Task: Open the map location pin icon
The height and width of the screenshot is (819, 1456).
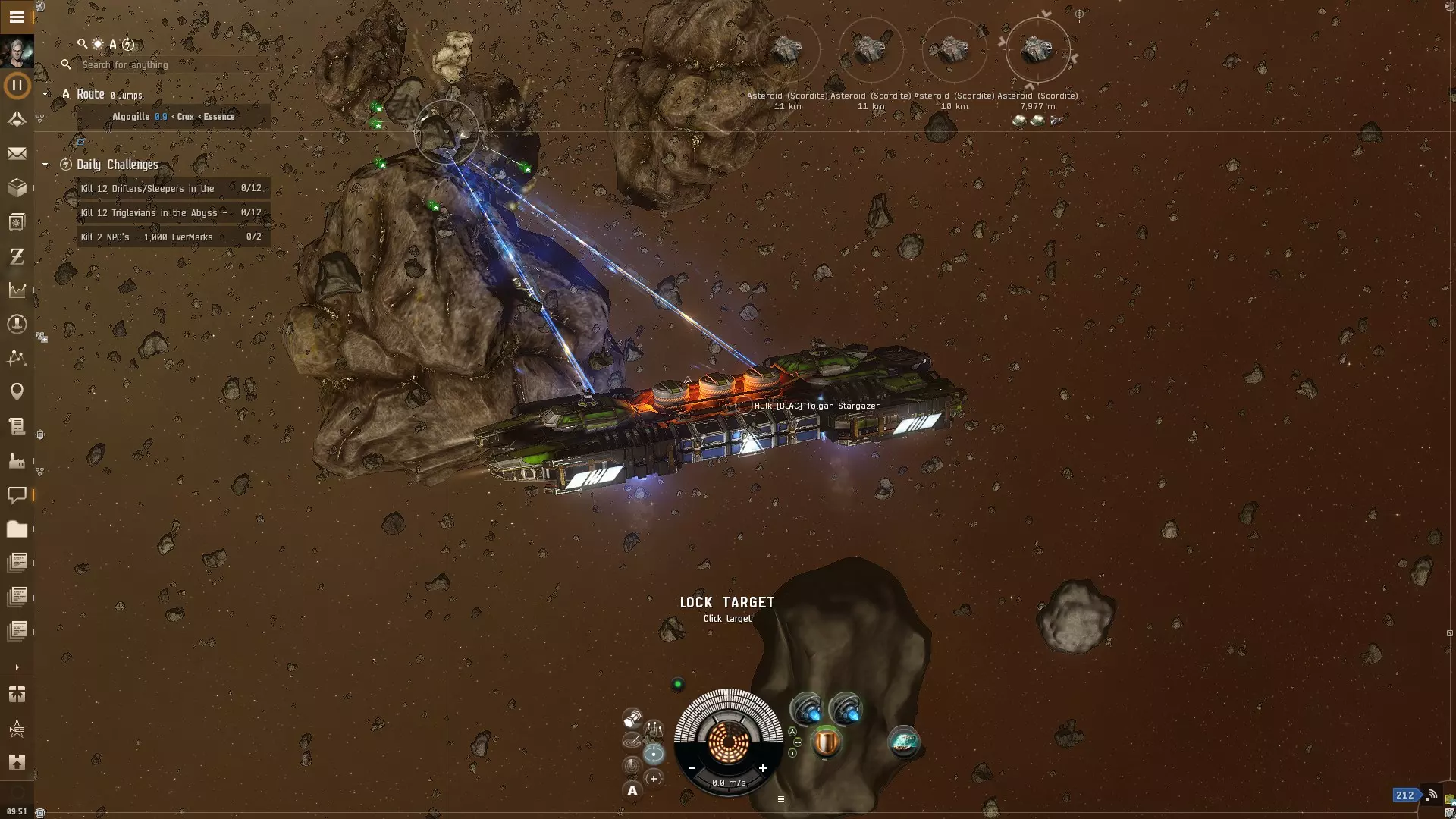Action: point(17,391)
